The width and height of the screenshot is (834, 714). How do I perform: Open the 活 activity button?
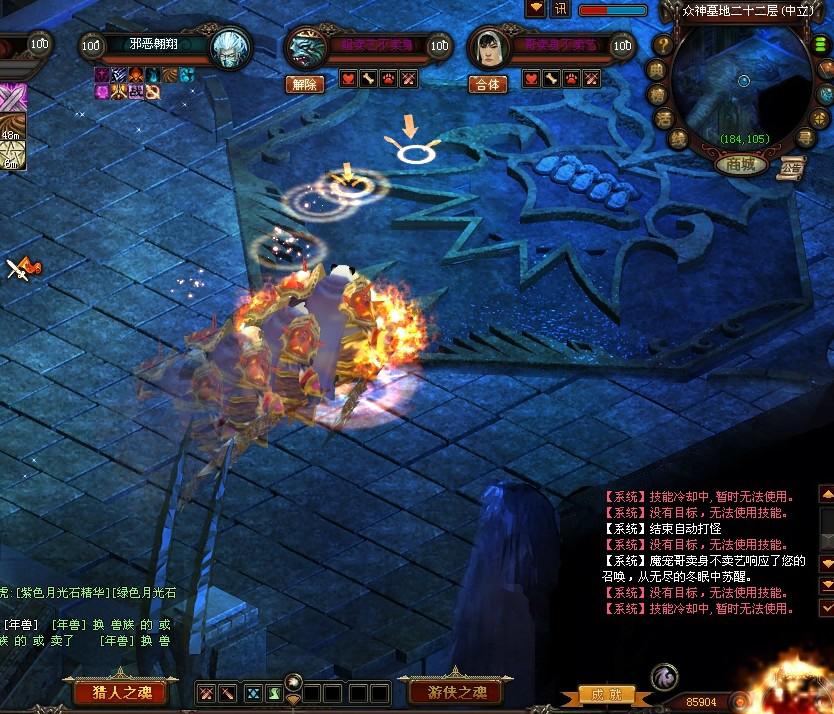663,118
